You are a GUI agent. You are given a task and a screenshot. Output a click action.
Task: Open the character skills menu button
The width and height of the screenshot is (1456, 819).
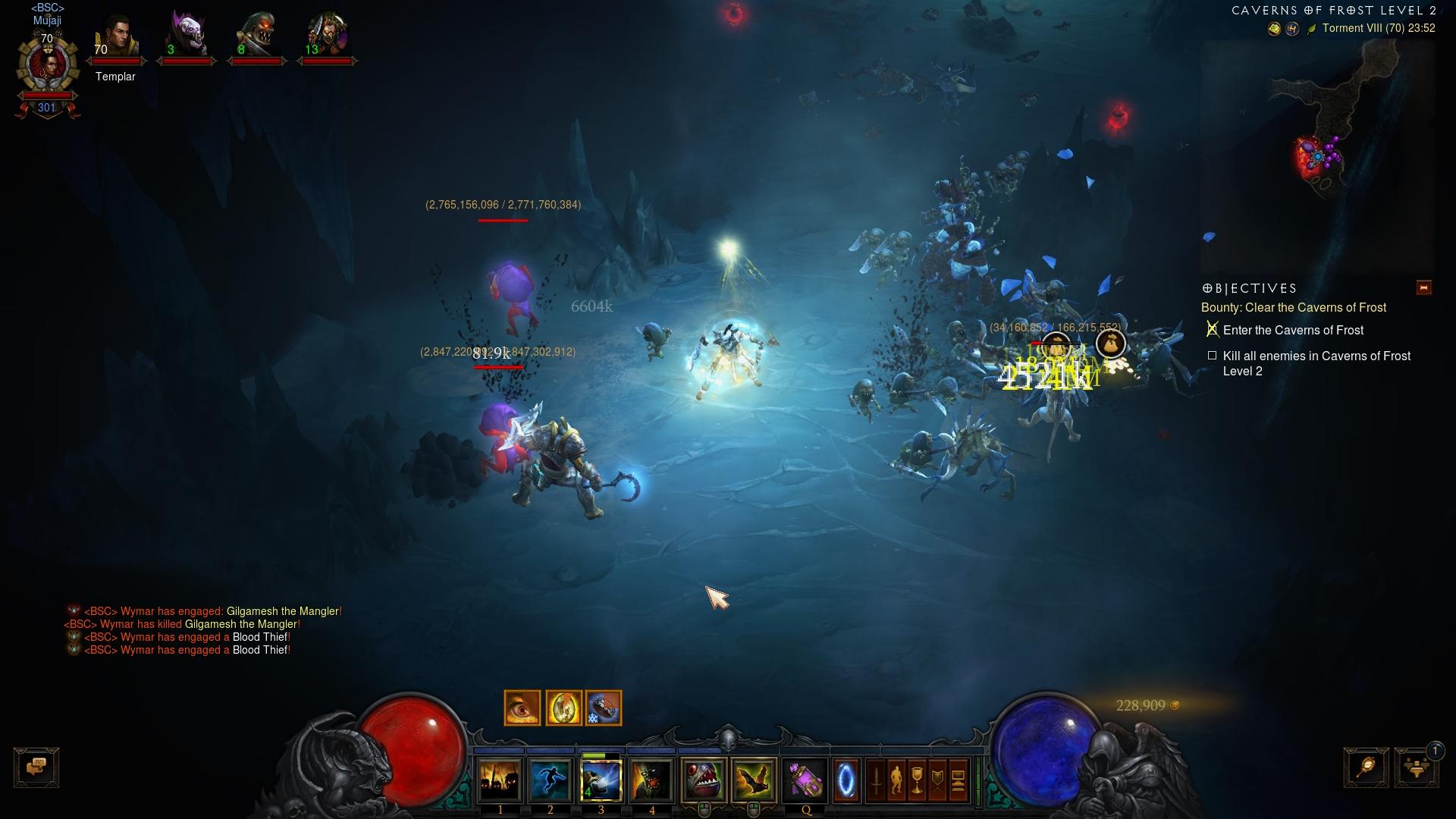pyautogui.click(x=896, y=780)
